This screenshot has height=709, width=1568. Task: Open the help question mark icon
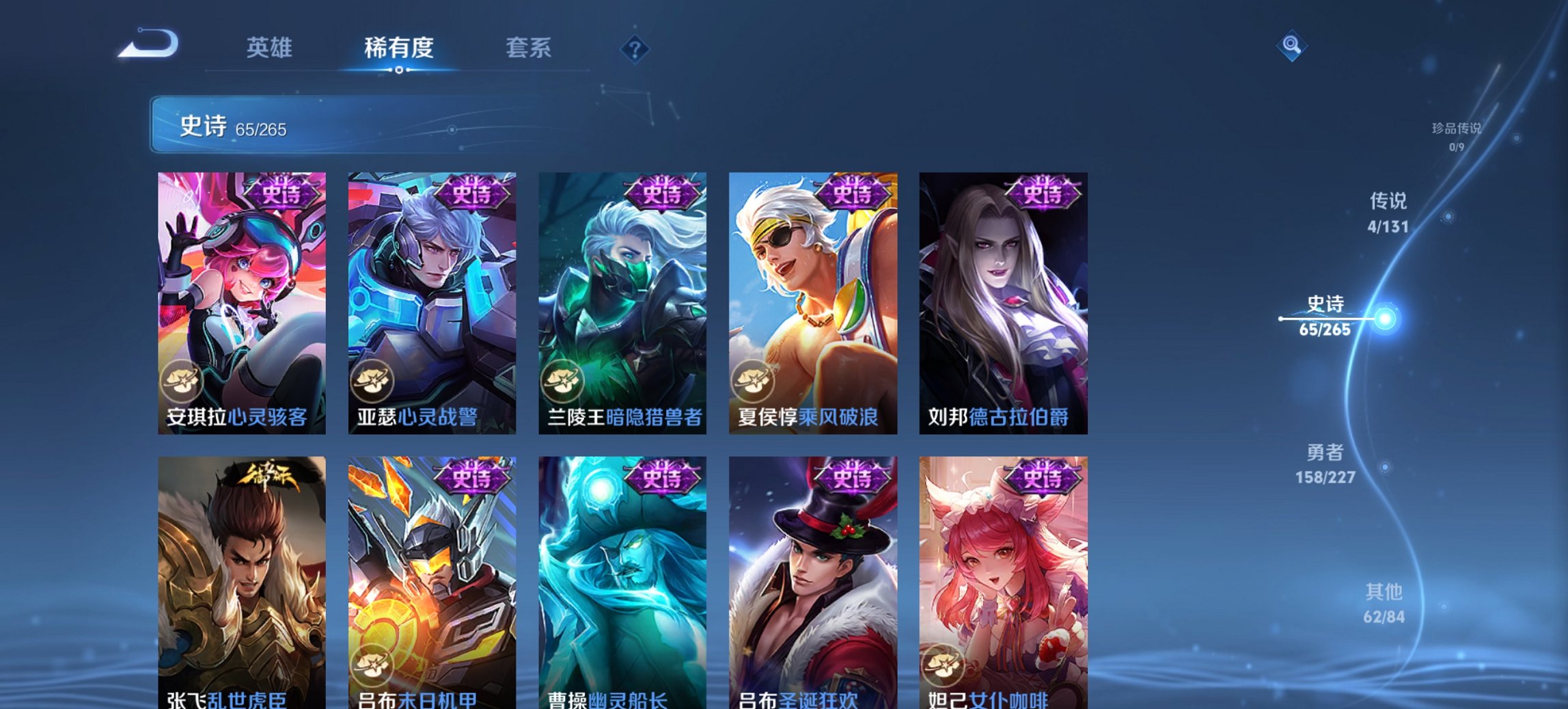point(635,49)
